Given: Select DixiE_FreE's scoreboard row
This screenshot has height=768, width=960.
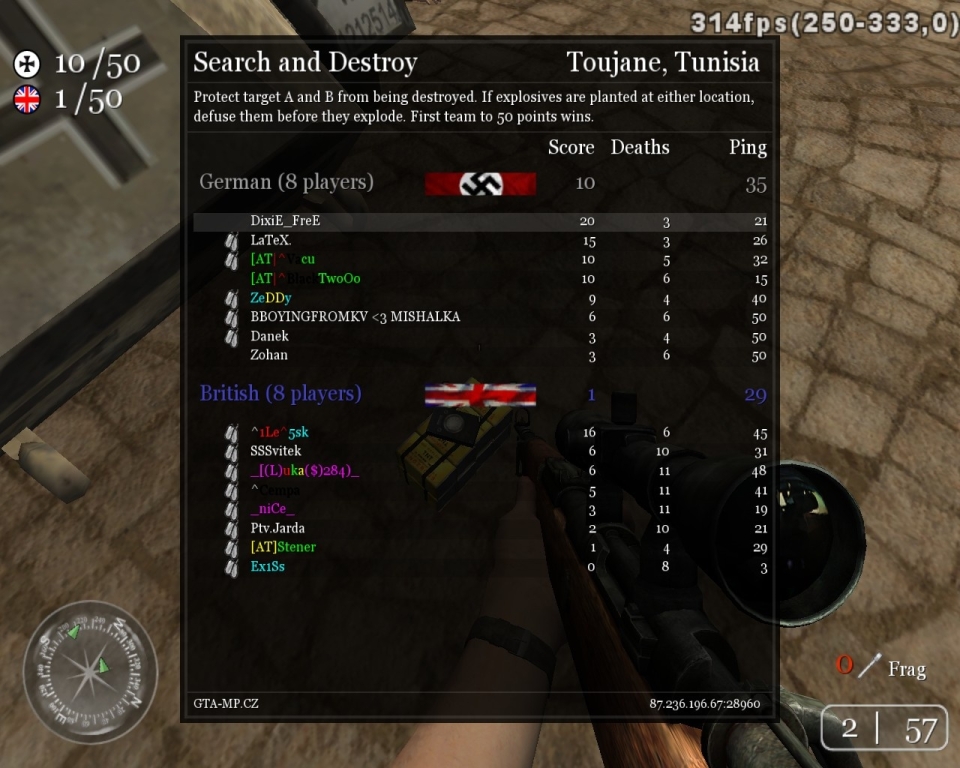Looking at the screenshot, I should [285, 221].
